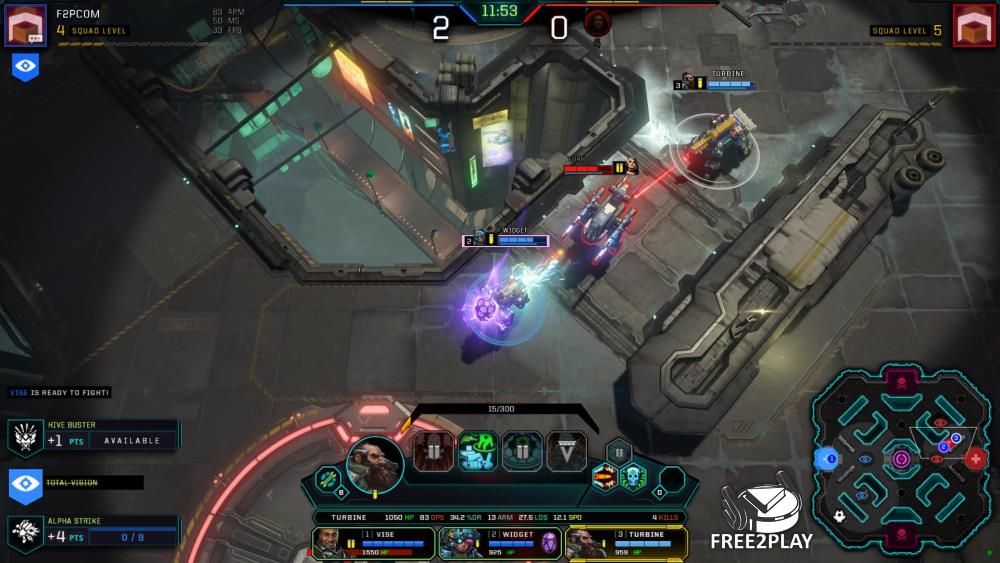Open the wrench upgrade icon
The image size is (1000, 563).
[x=329, y=479]
